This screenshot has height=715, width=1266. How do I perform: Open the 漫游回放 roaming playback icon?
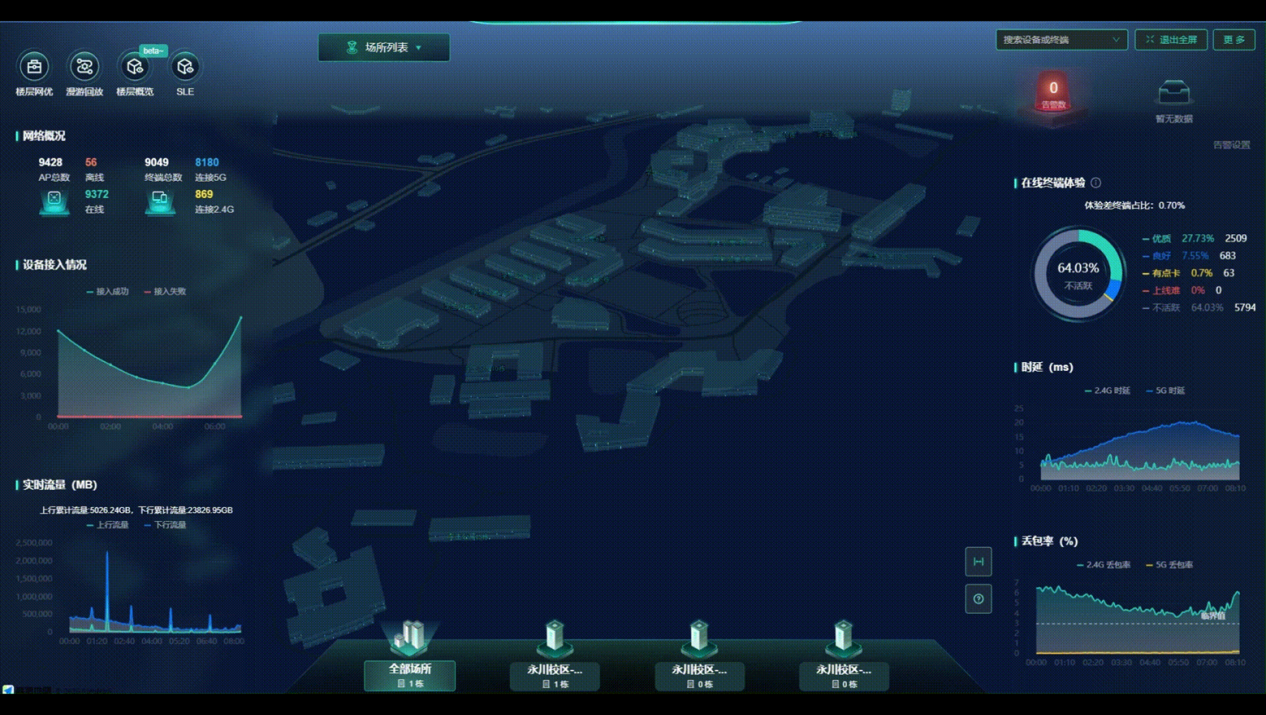click(x=84, y=68)
